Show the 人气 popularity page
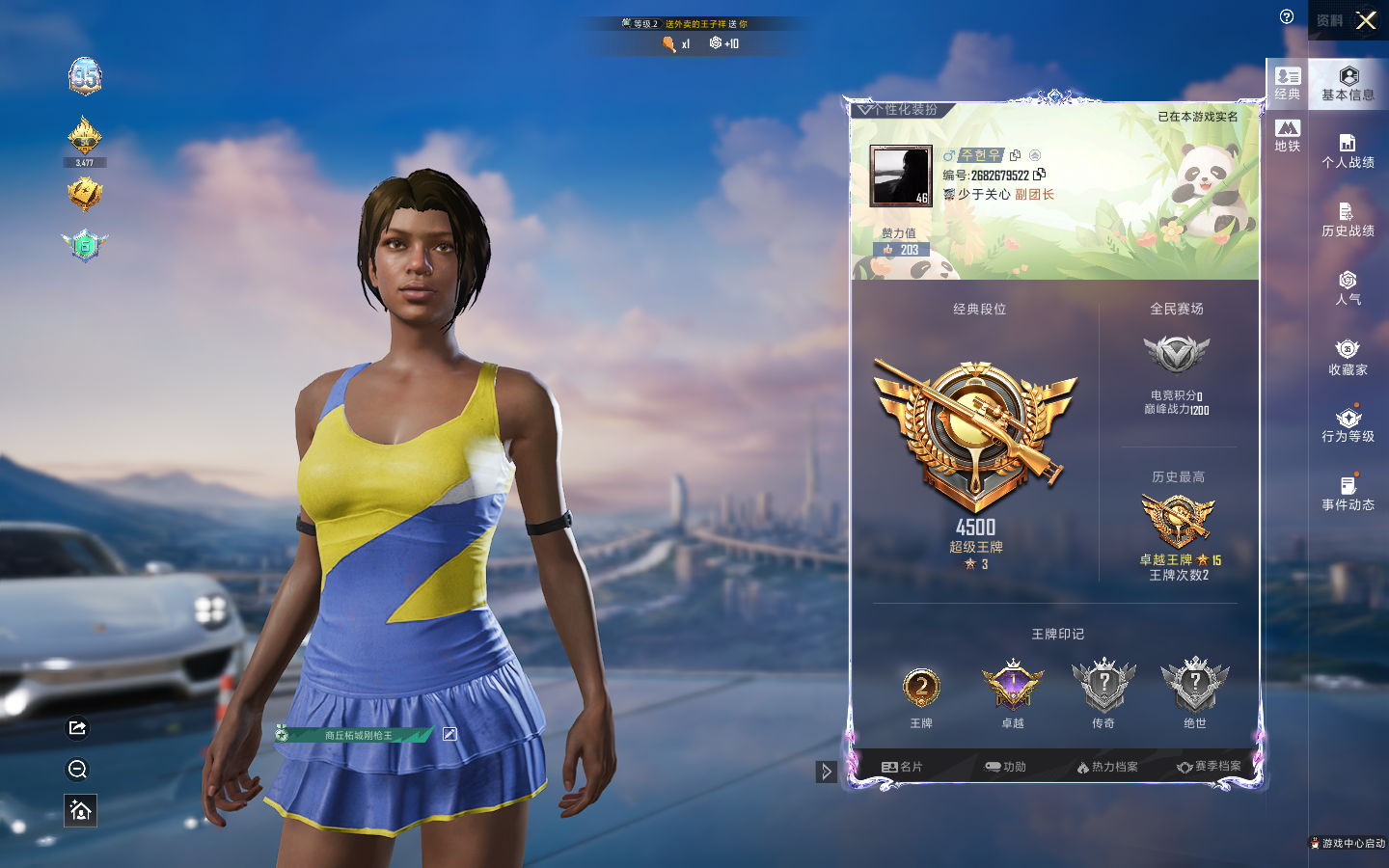This screenshot has height=868, width=1389. pos(1348,288)
